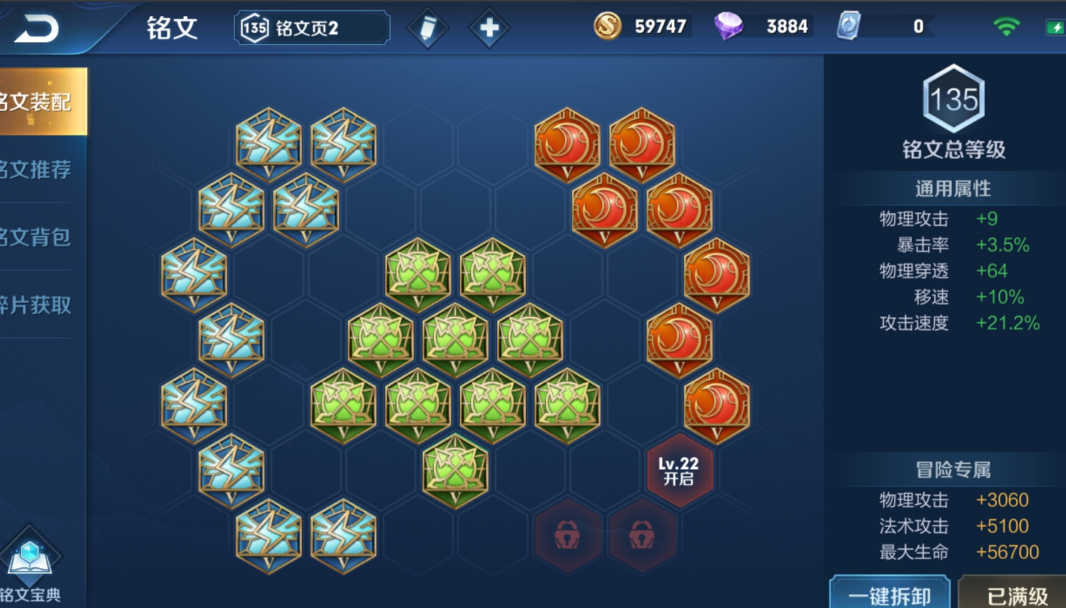Open the gold coin currency icon

(608, 27)
